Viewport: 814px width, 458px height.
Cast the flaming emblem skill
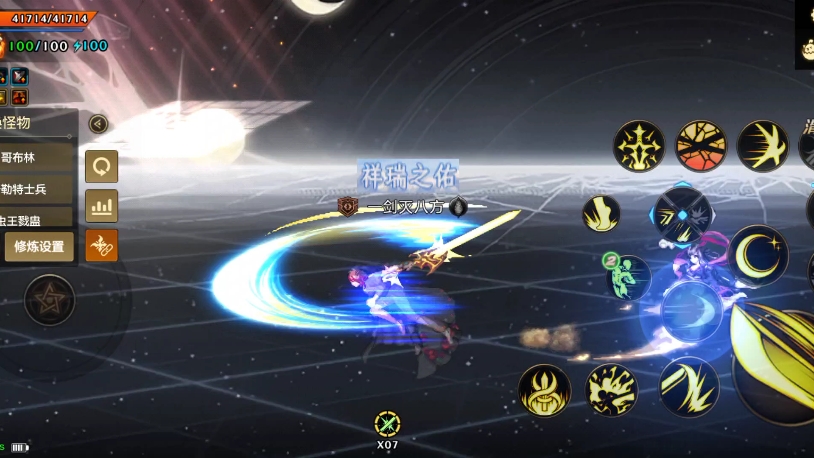pos(544,390)
